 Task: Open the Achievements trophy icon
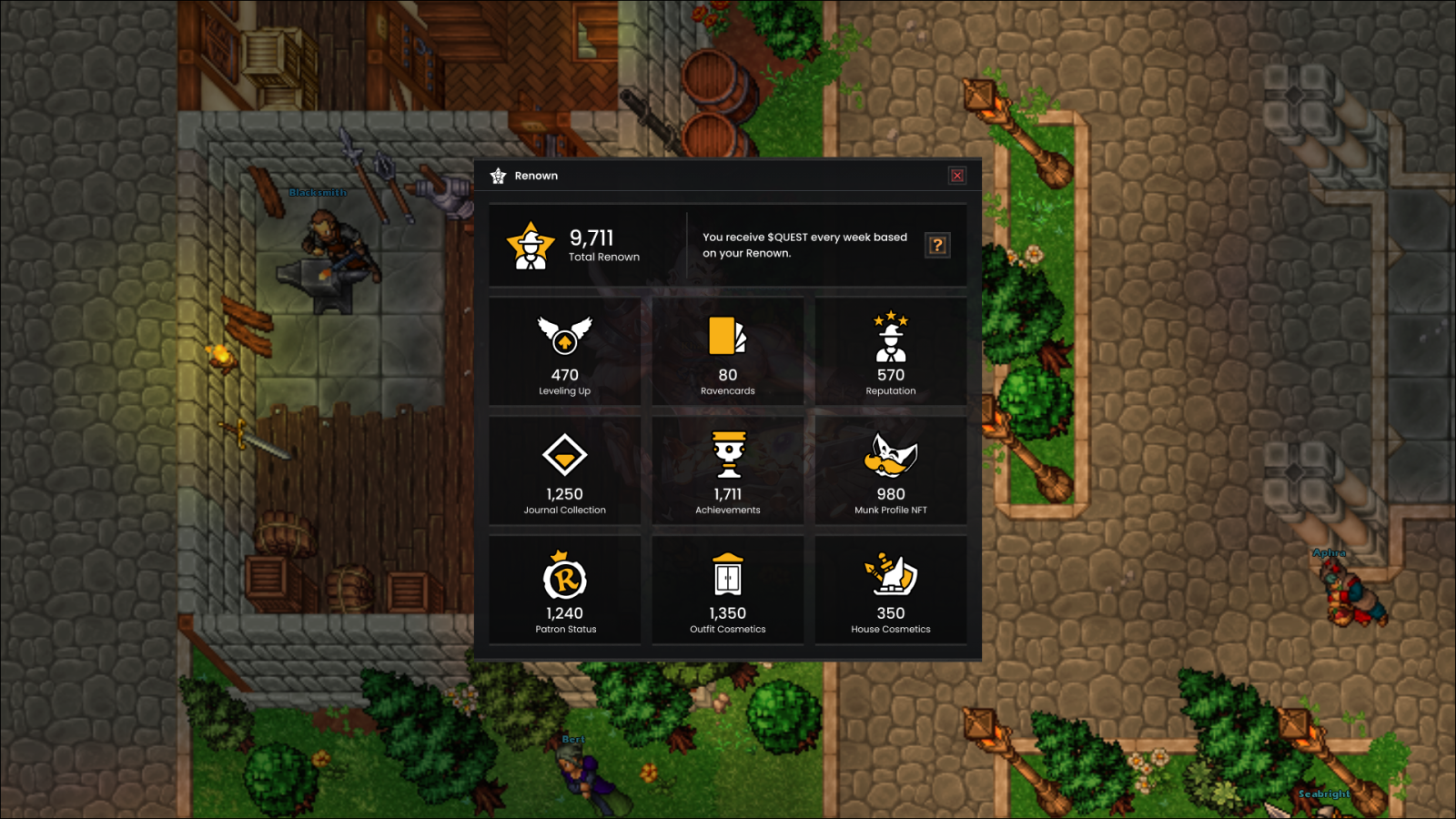tap(727, 456)
